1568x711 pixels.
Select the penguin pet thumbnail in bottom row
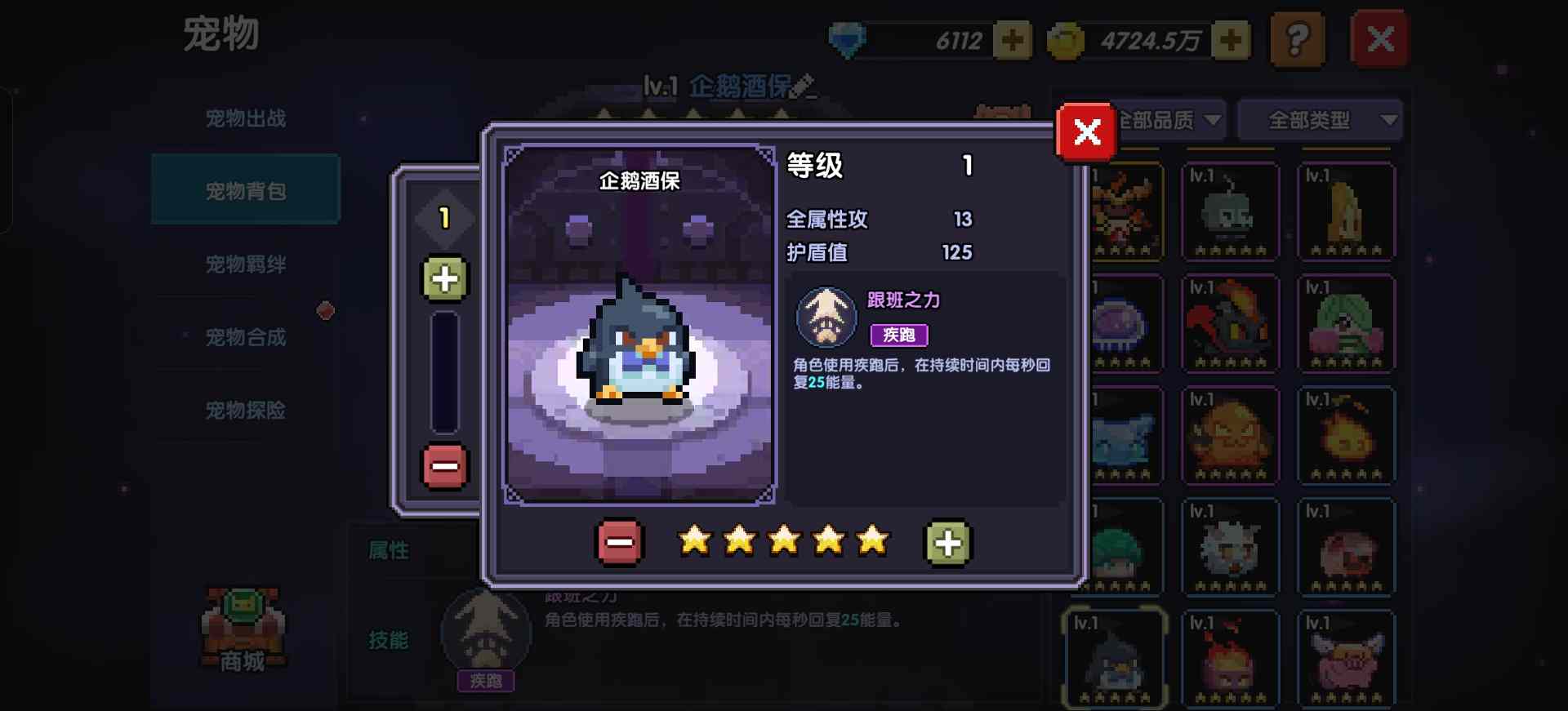(1115, 657)
